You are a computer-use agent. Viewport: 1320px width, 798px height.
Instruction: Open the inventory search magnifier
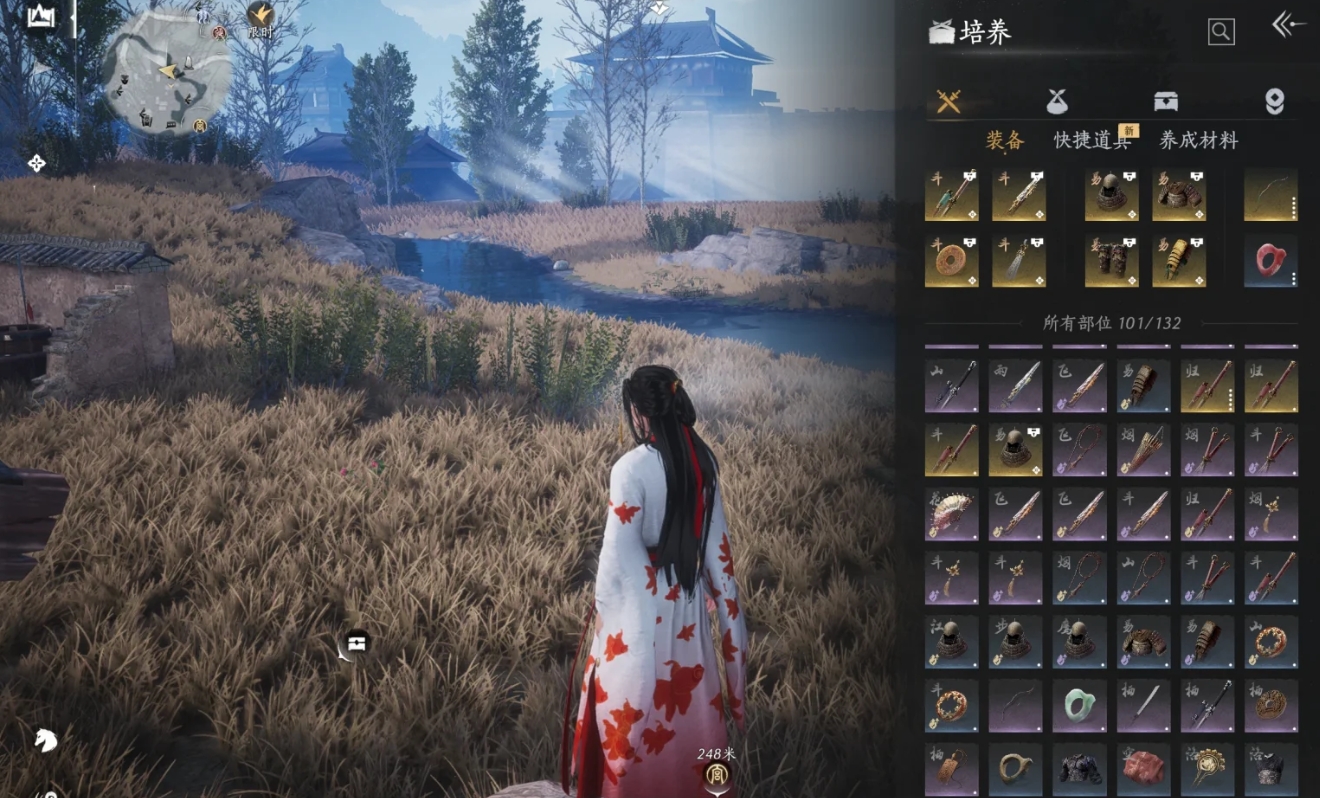1220,32
